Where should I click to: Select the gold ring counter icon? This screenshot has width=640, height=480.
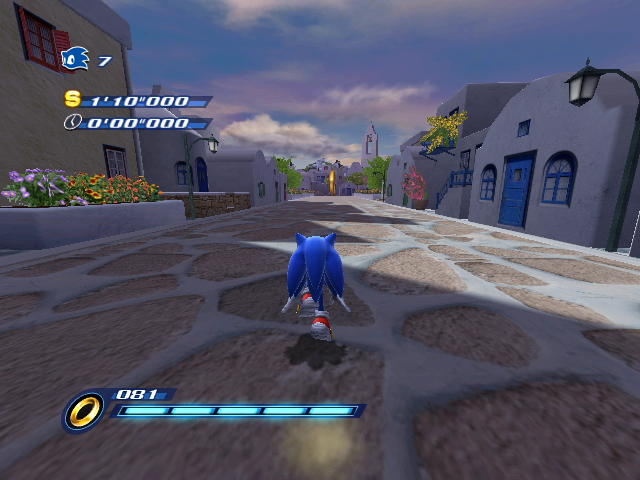[x=84, y=411]
